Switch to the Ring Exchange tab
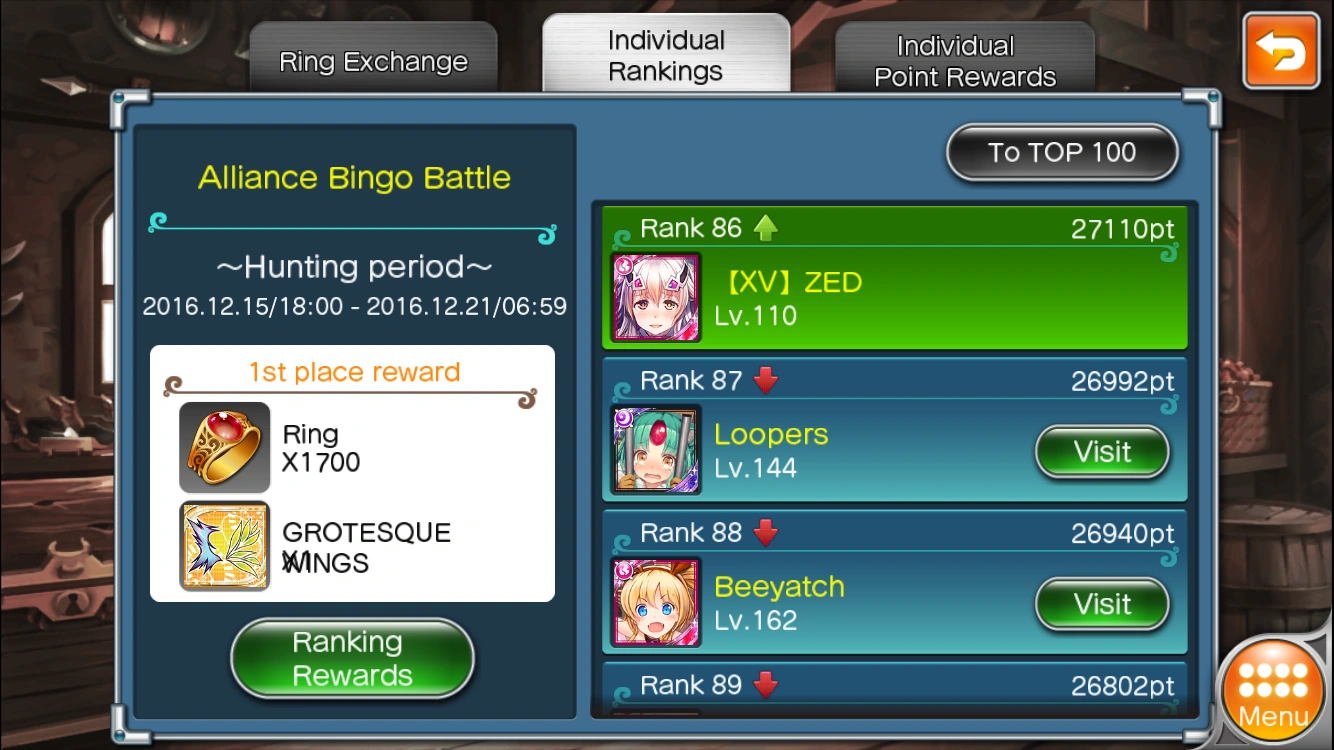1334x750 pixels. (373, 62)
